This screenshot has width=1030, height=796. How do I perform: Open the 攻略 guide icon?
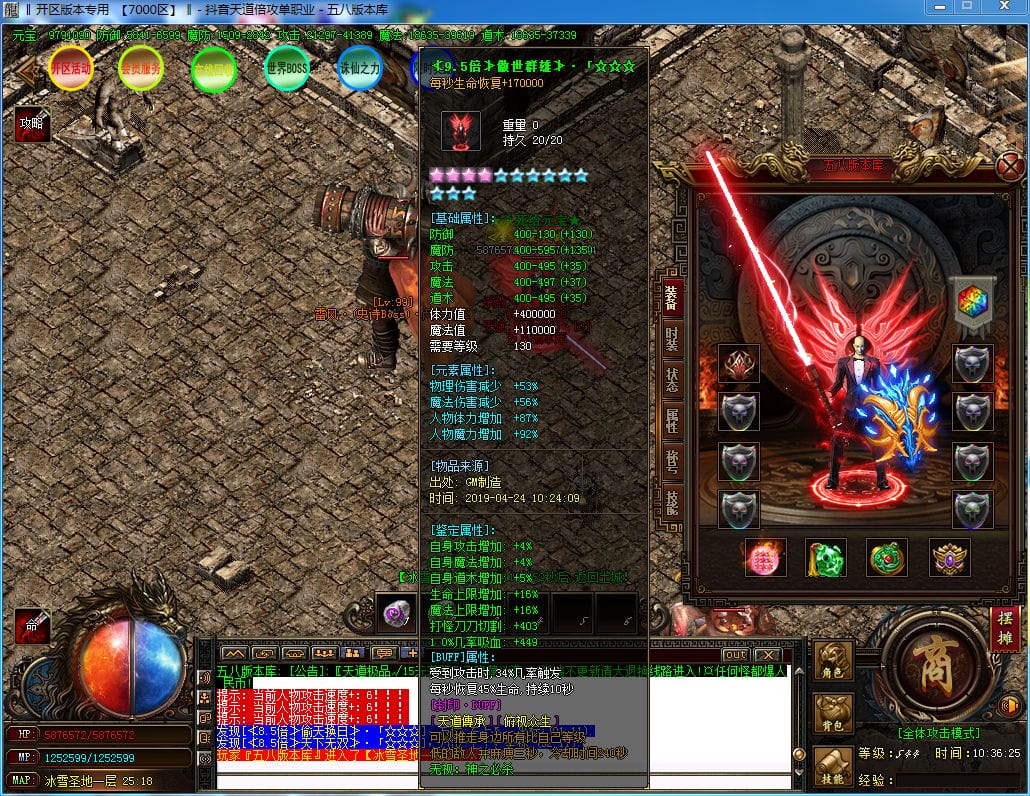(30, 125)
